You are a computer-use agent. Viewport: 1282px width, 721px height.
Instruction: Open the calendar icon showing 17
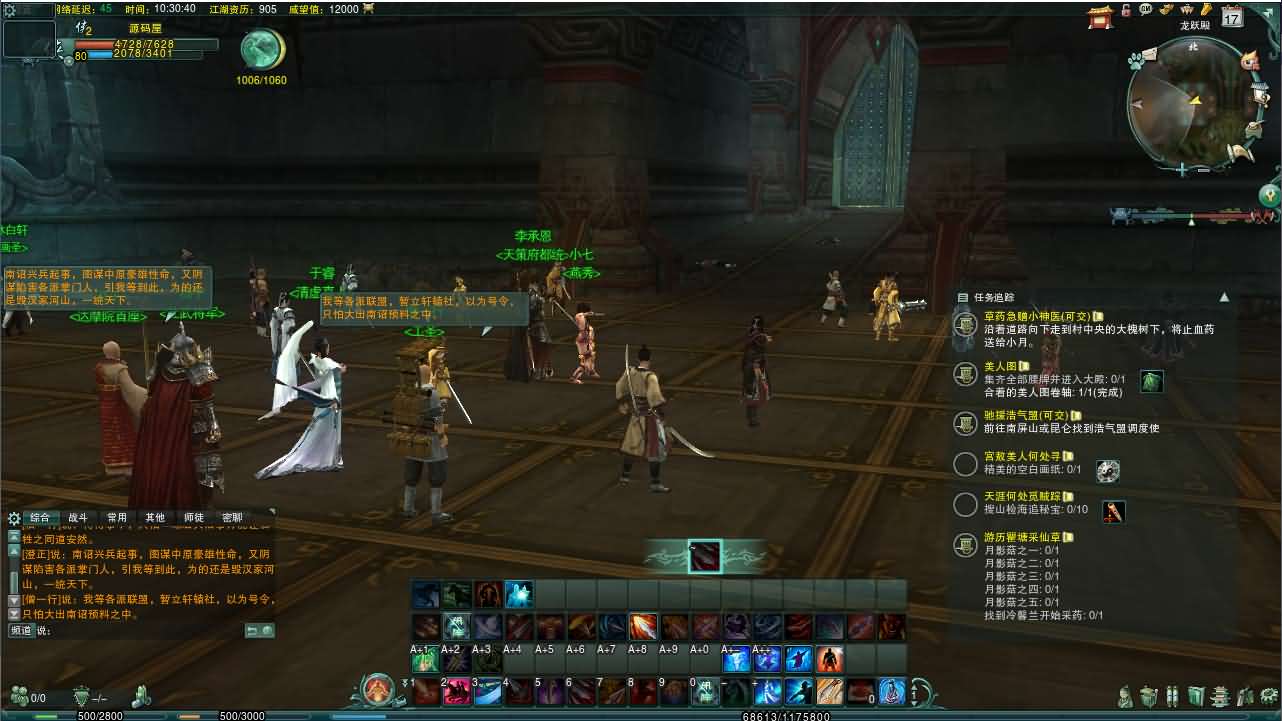tap(1232, 16)
